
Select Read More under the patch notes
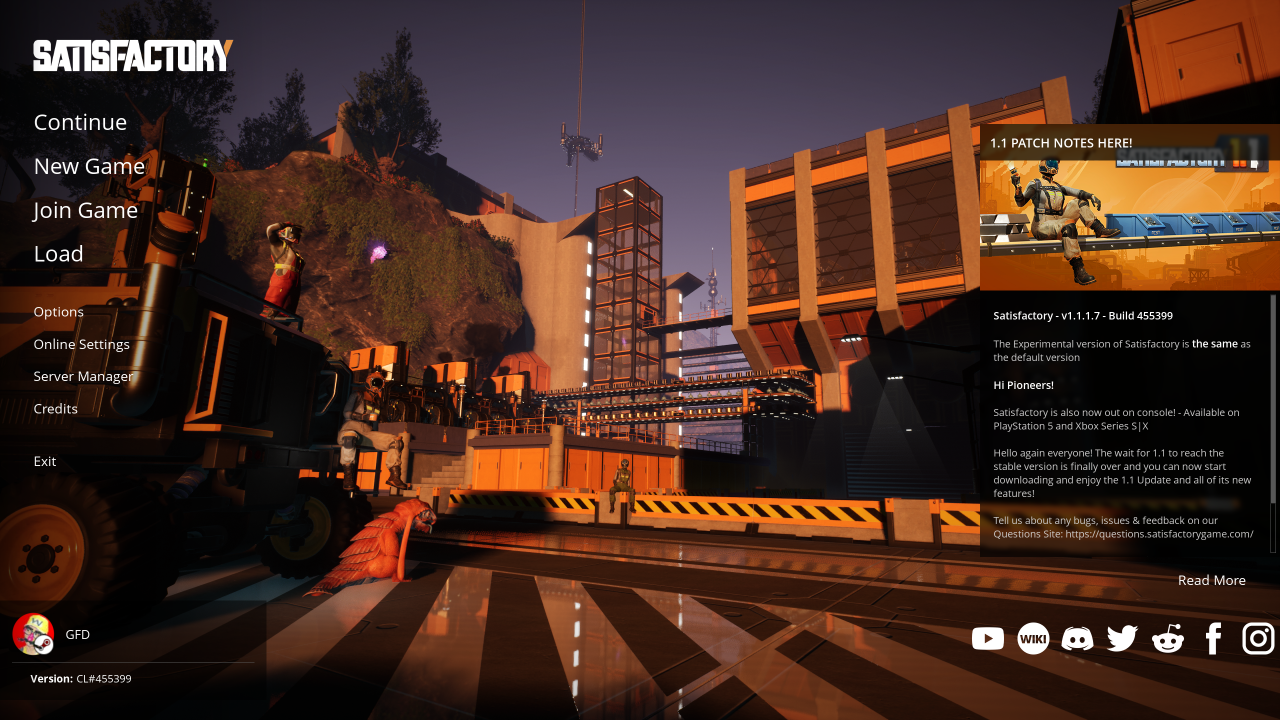coord(1211,580)
